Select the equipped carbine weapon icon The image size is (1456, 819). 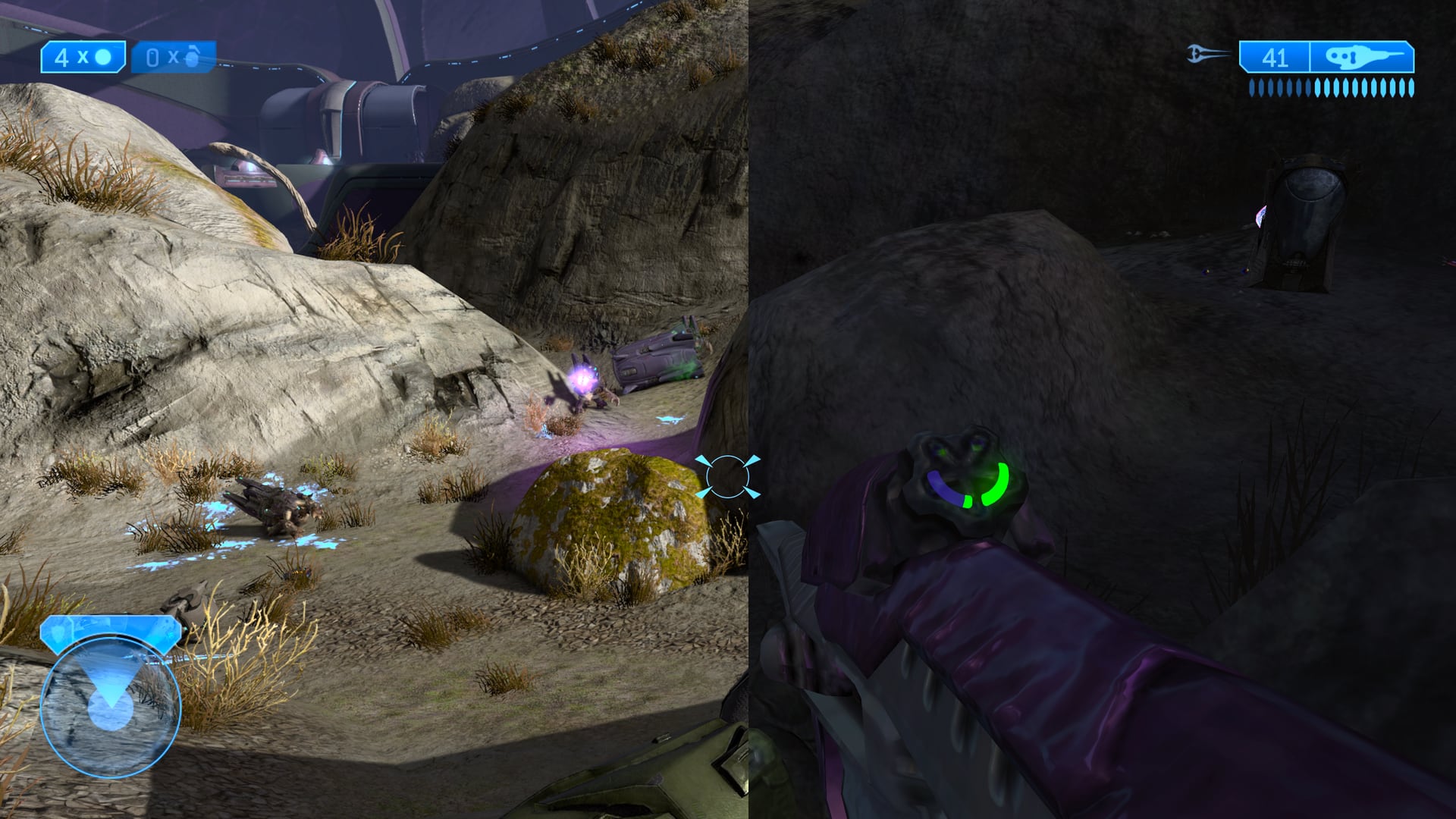point(1362,57)
